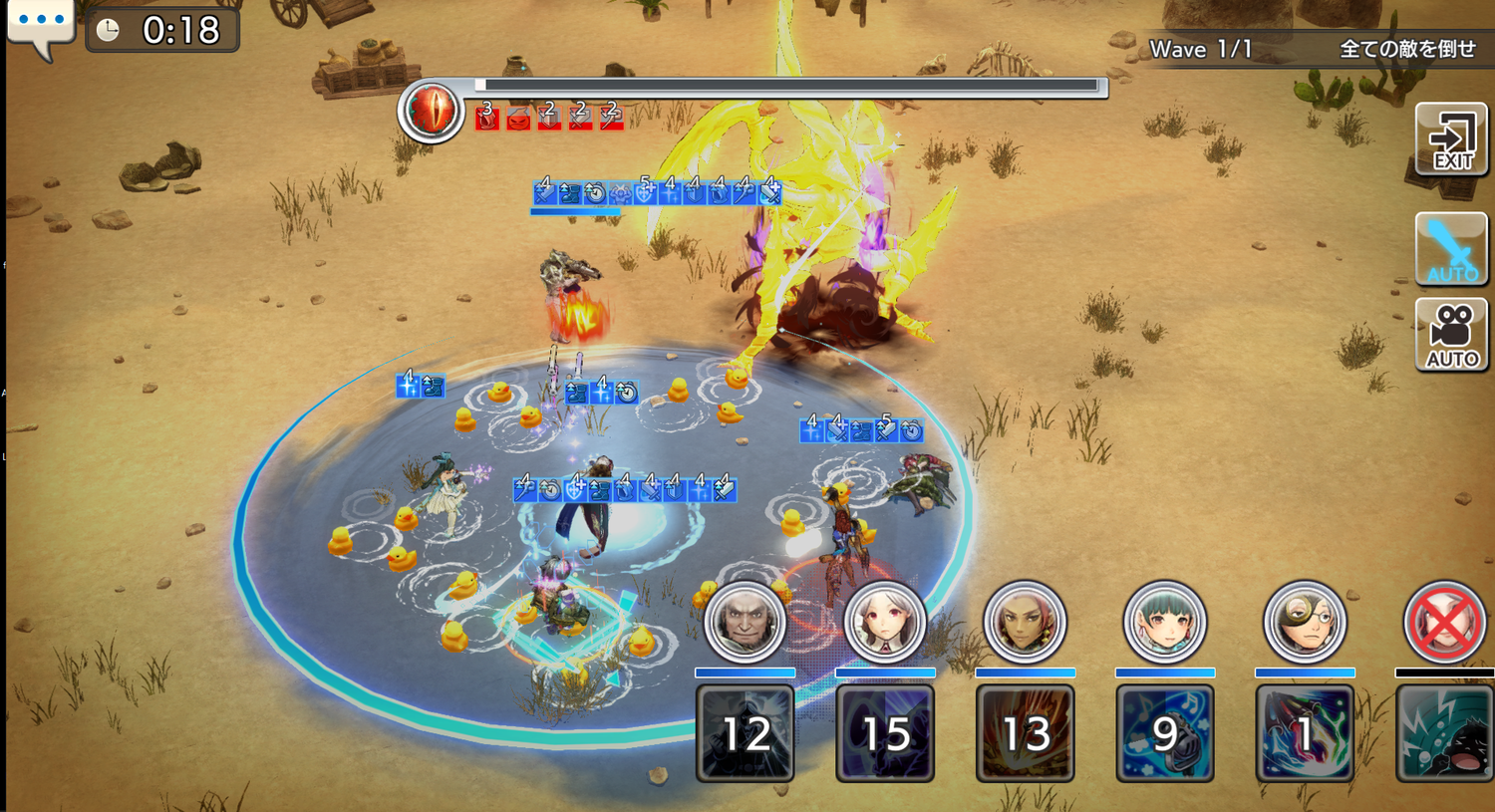The height and width of the screenshot is (812, 1495).
Task: Select the white-haired girl portrait
Action: [x=885, y=622]
